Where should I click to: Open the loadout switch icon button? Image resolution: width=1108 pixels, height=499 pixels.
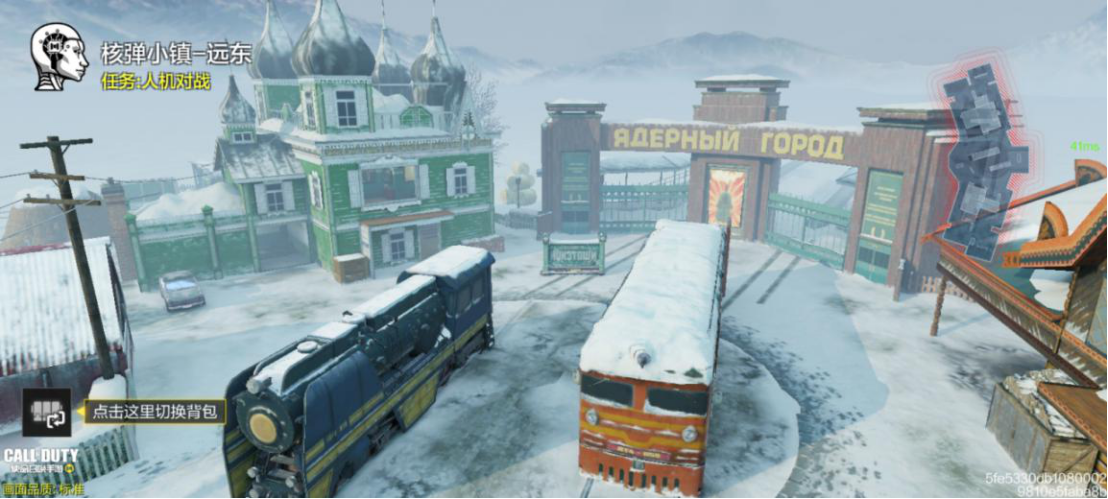point(47,412)
